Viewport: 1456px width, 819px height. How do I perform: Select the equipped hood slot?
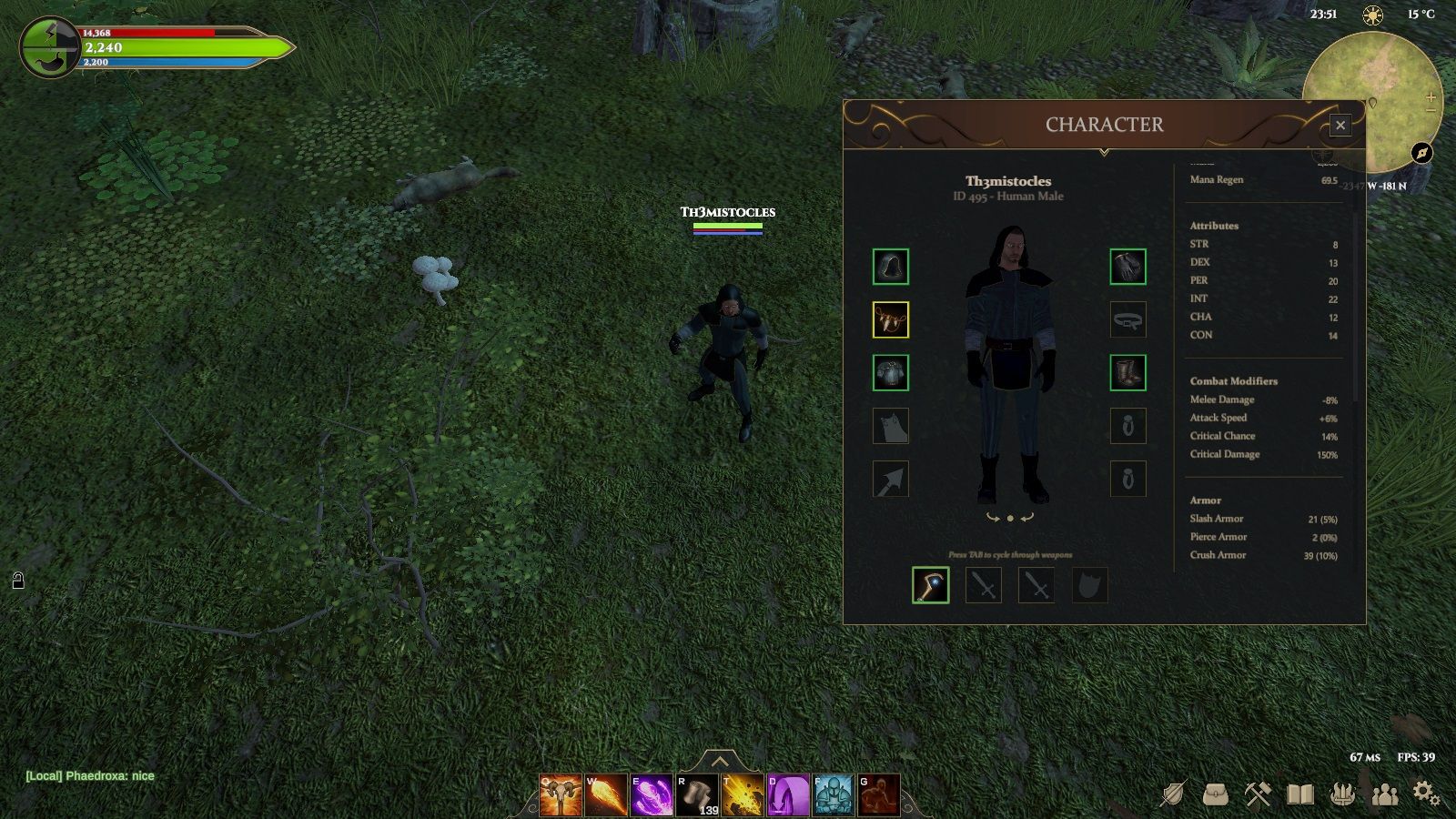coord(891,267)
